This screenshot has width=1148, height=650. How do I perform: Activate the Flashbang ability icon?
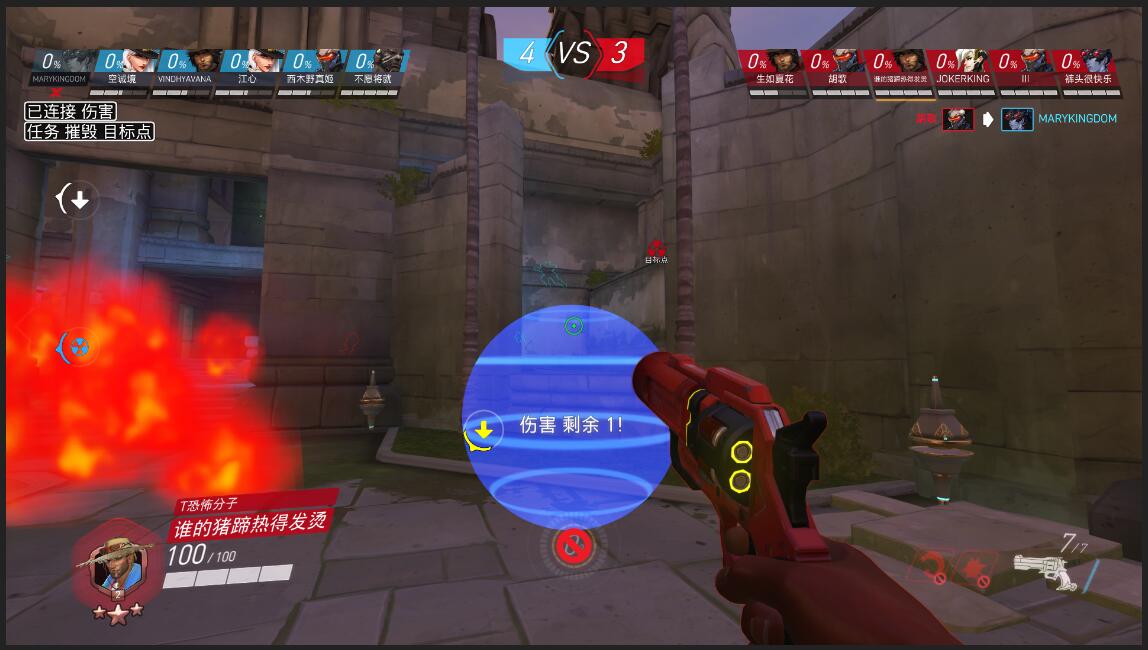pos(976,570)
